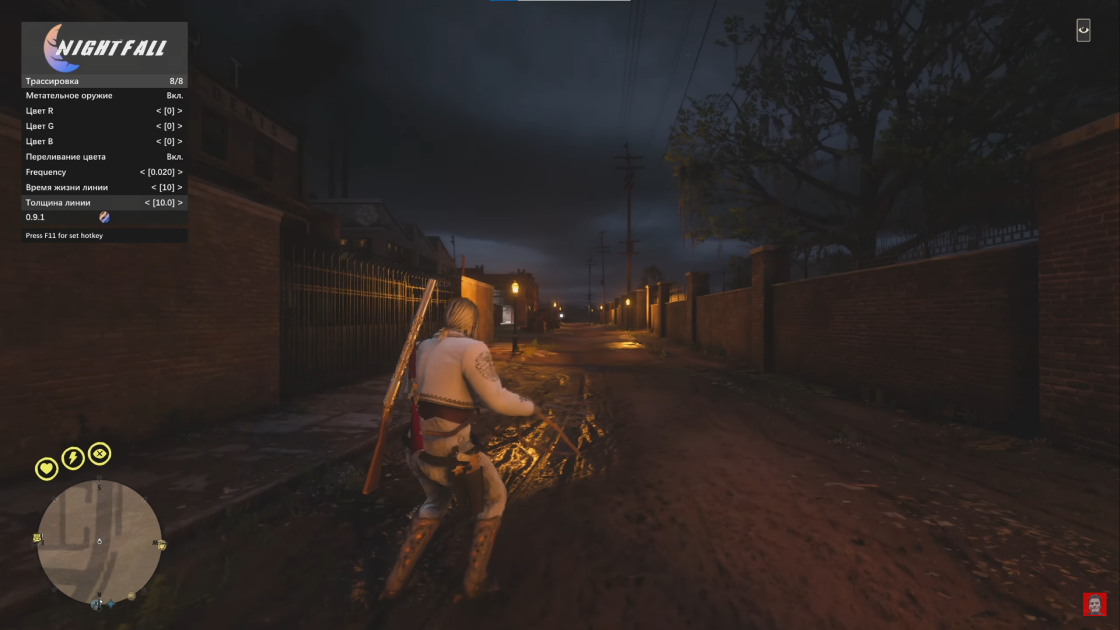Click the heart health core icon
The width and height of the screenshot is (1120, 630).
click(x=46, y=468)
